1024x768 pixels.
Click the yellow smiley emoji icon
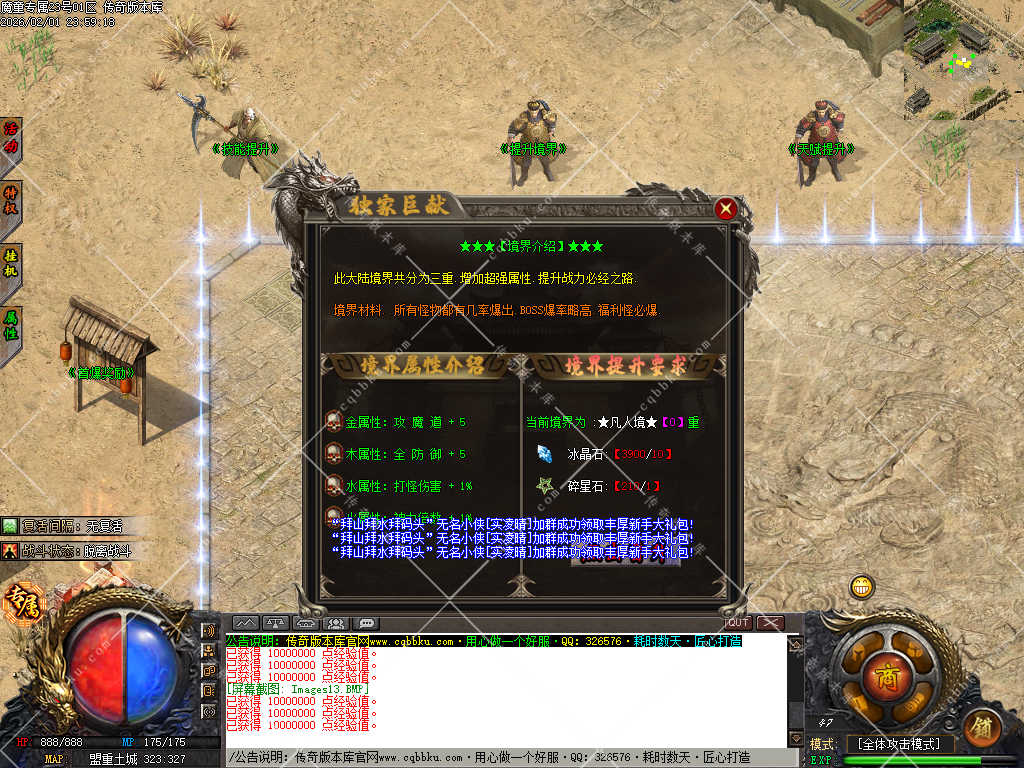tap(862, 587)
